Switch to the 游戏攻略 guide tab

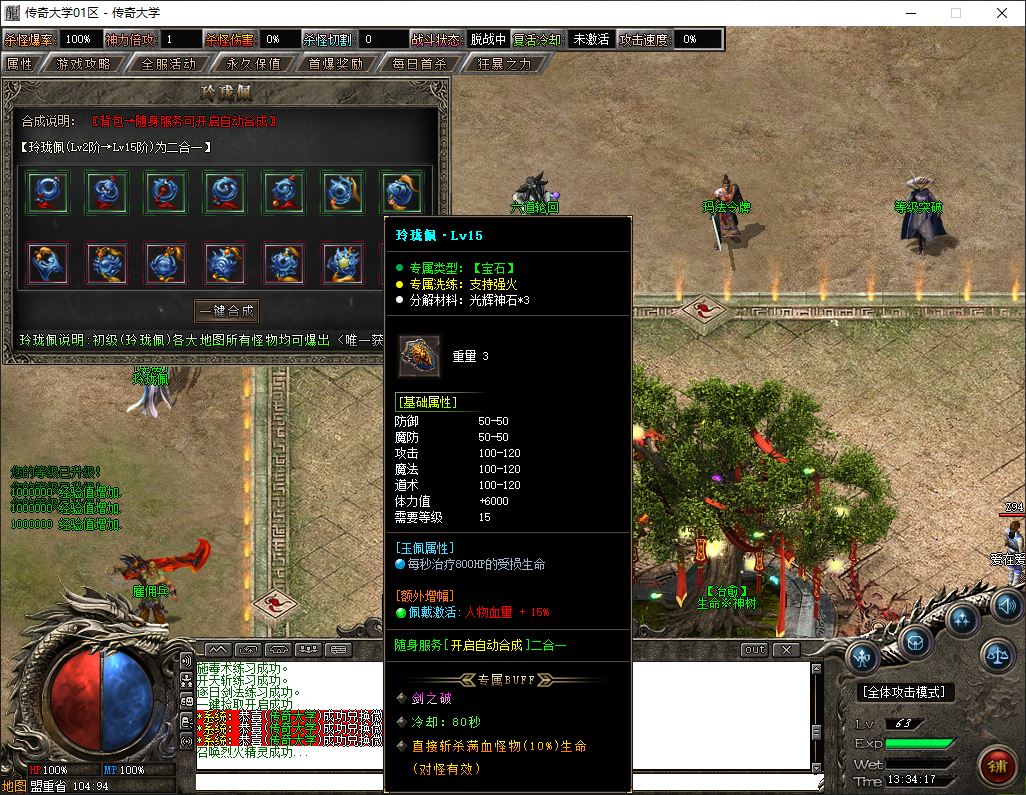(84, 63)
